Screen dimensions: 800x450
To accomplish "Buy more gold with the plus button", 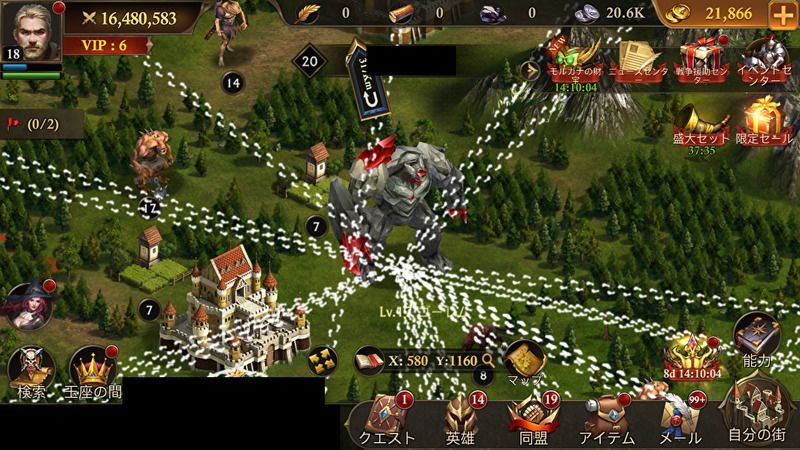I will coord(780,15).
